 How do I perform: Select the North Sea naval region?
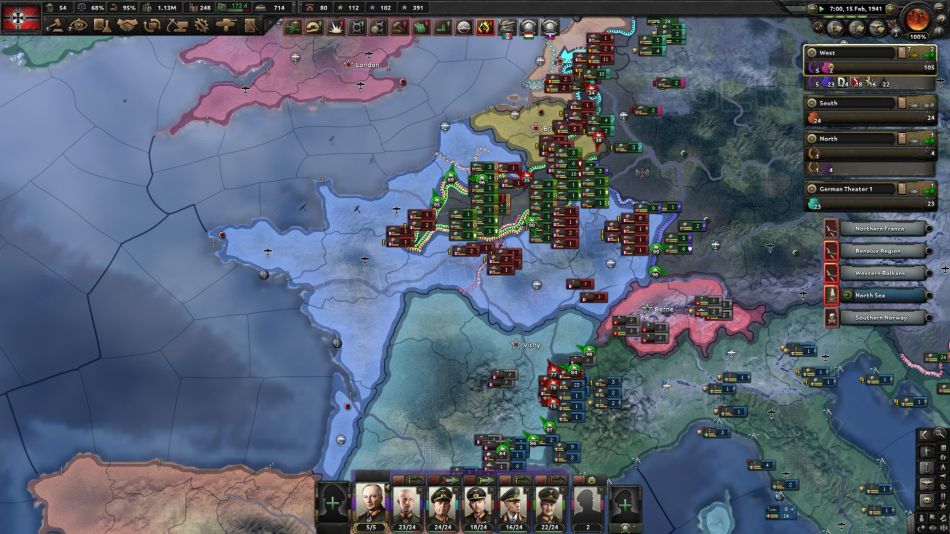click(882, 295)
